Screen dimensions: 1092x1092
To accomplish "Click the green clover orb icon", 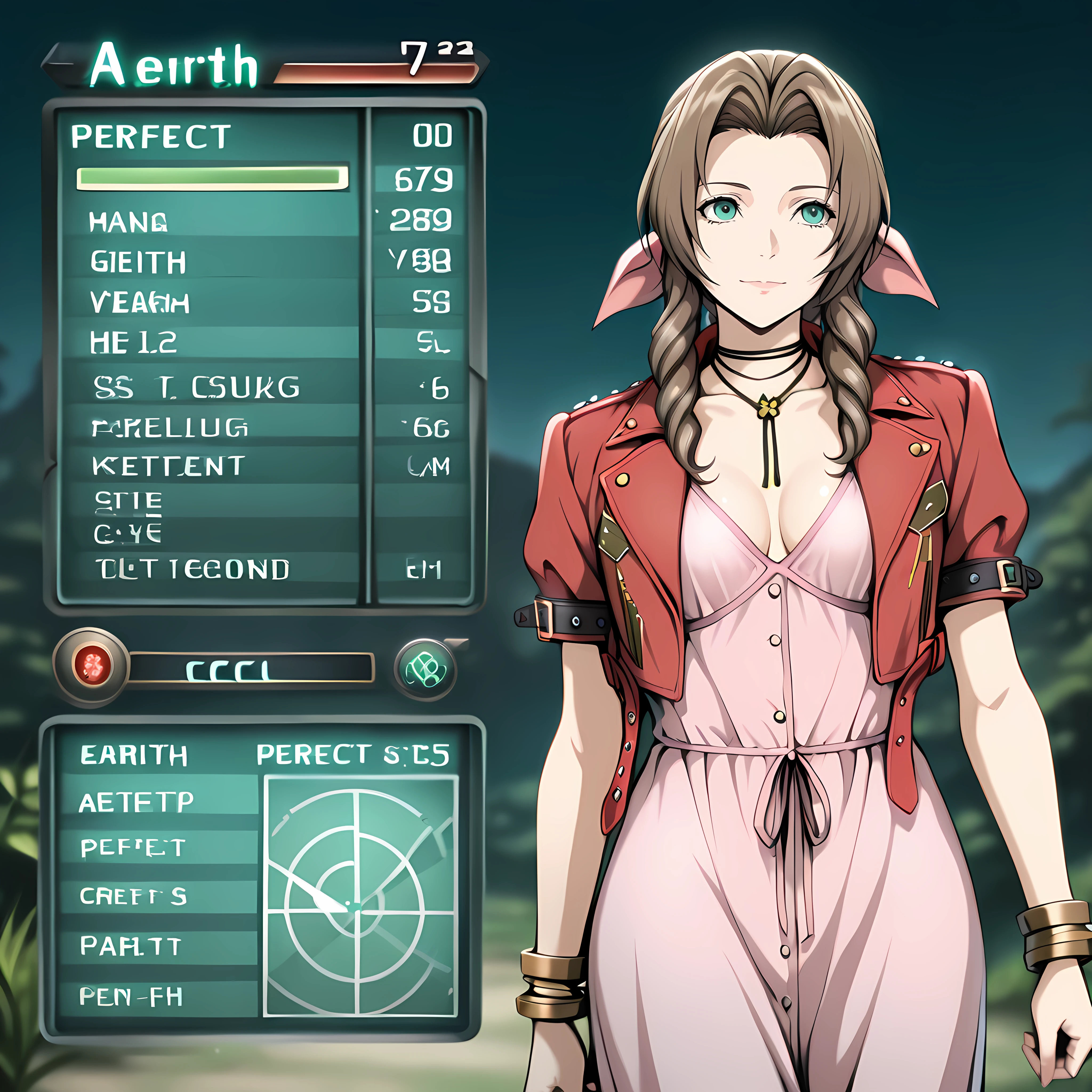I will coord(425,670).
